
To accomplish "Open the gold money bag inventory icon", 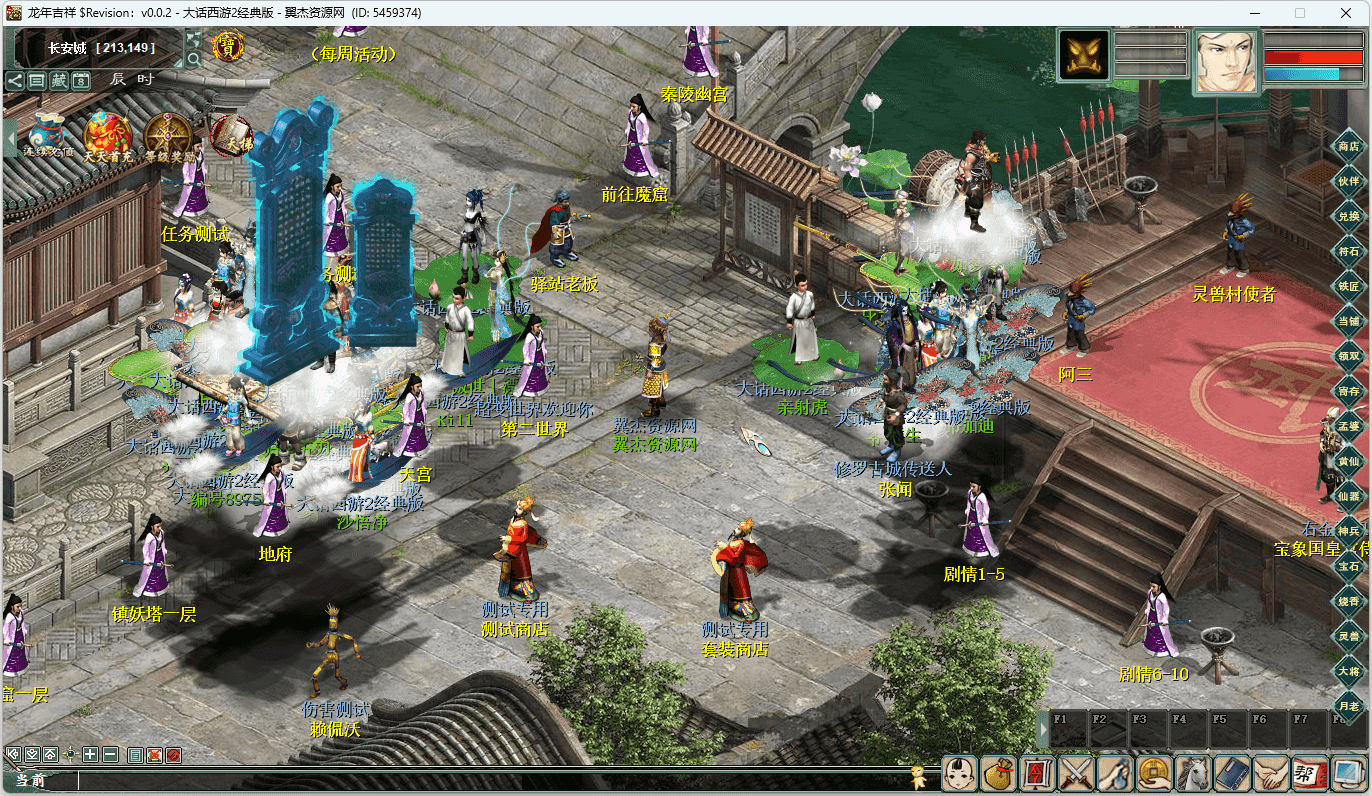I will click(x=997, y=773).
